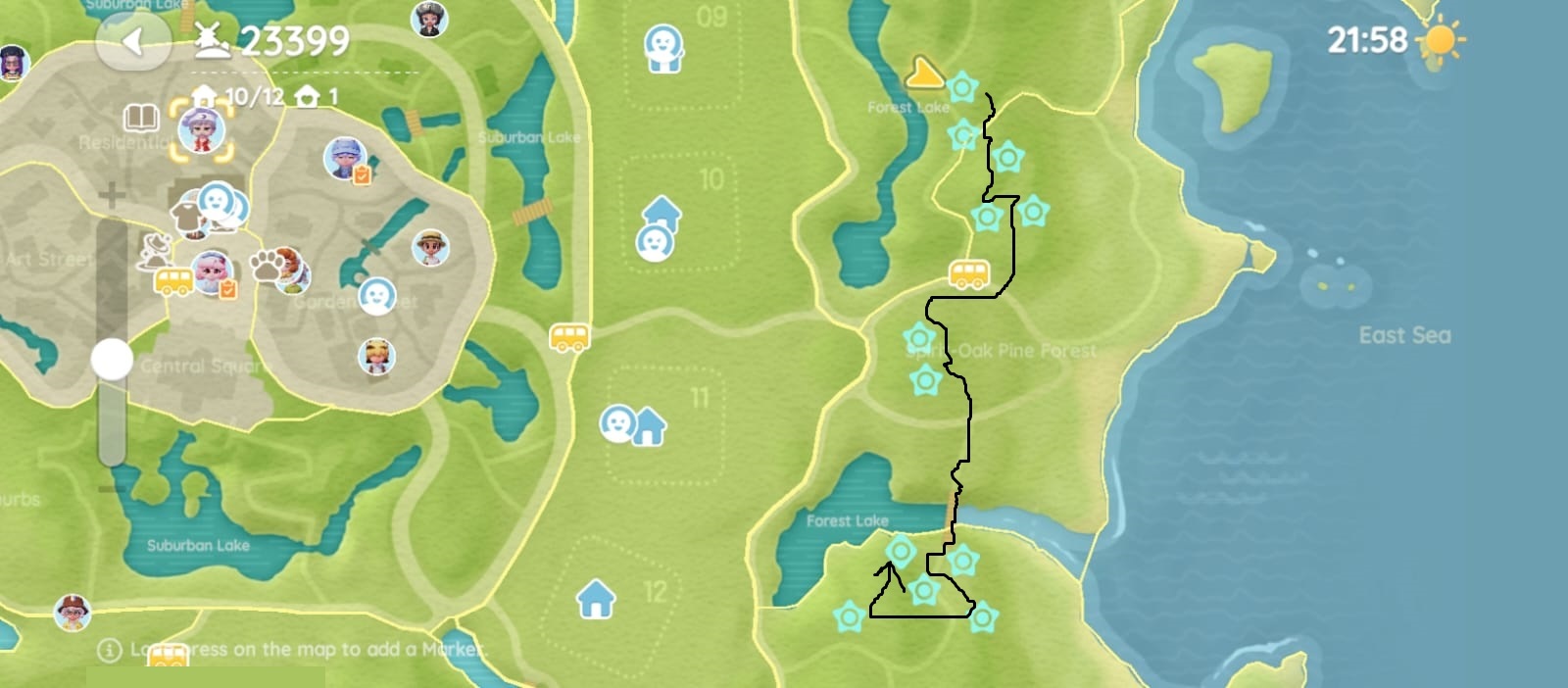Select the house marker on plot 10
This screenshot has height=688, width=1568.
click(x=661, y=211)
